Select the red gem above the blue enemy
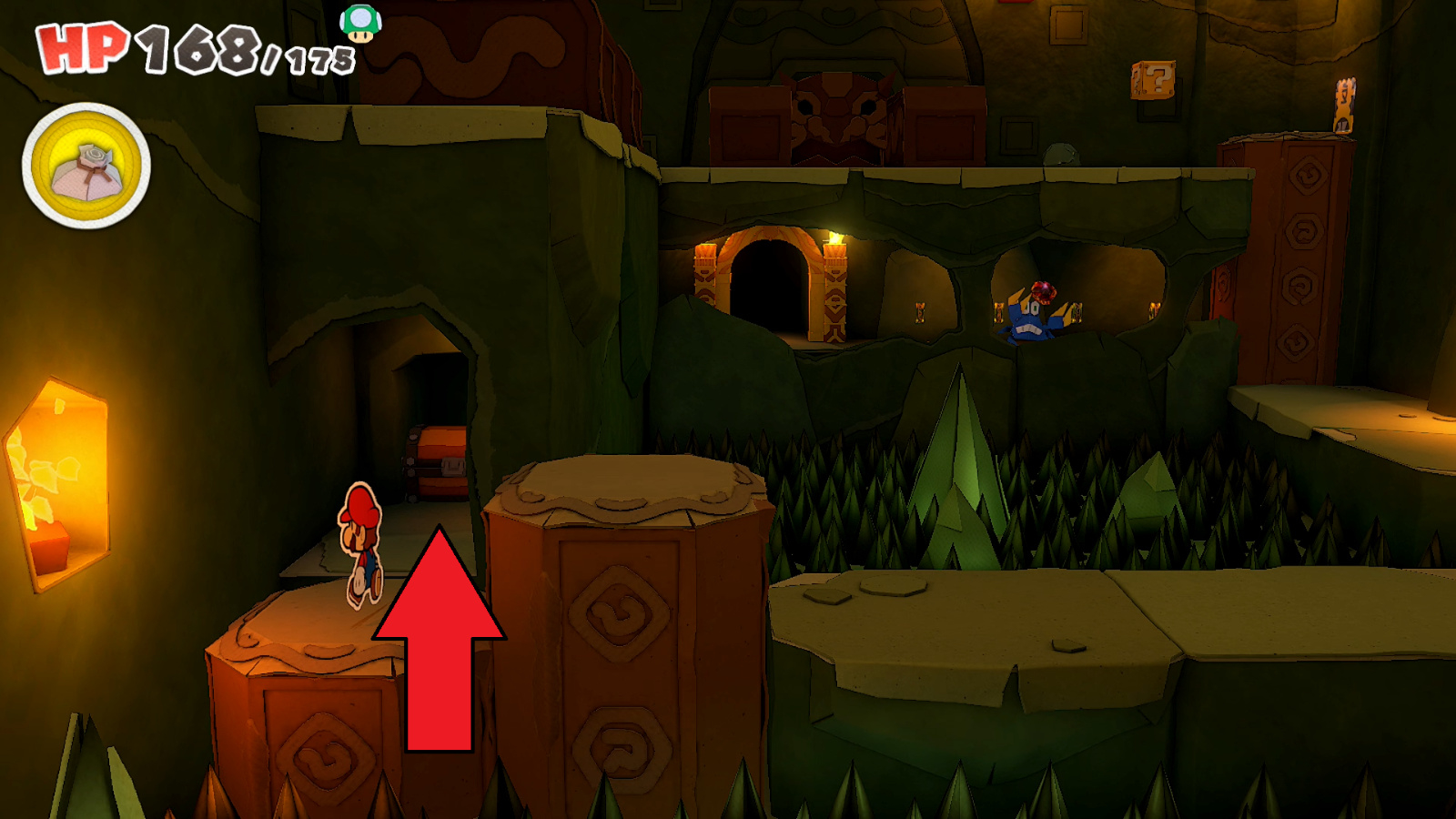The image size is (1456, 819). [1045, 291]
